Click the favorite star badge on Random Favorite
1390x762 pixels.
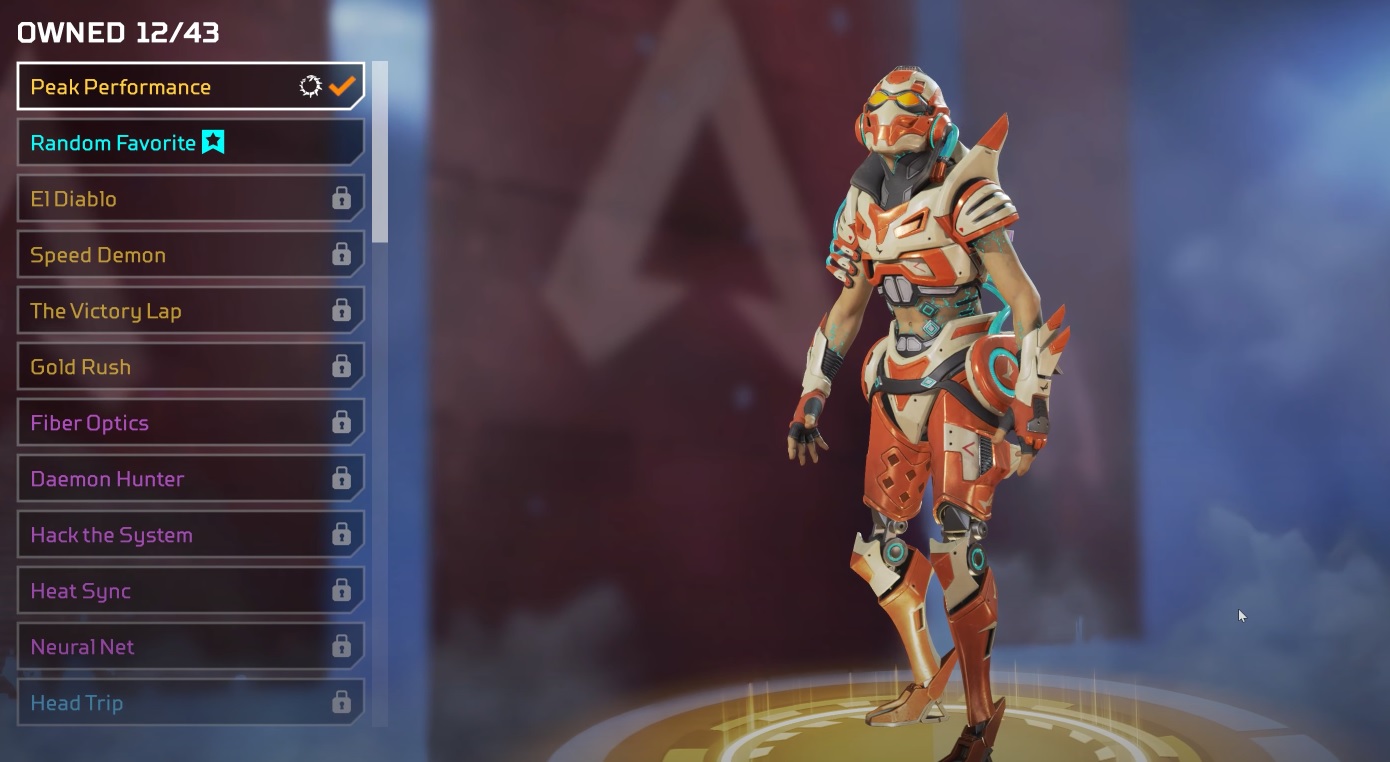click(213, 142)
